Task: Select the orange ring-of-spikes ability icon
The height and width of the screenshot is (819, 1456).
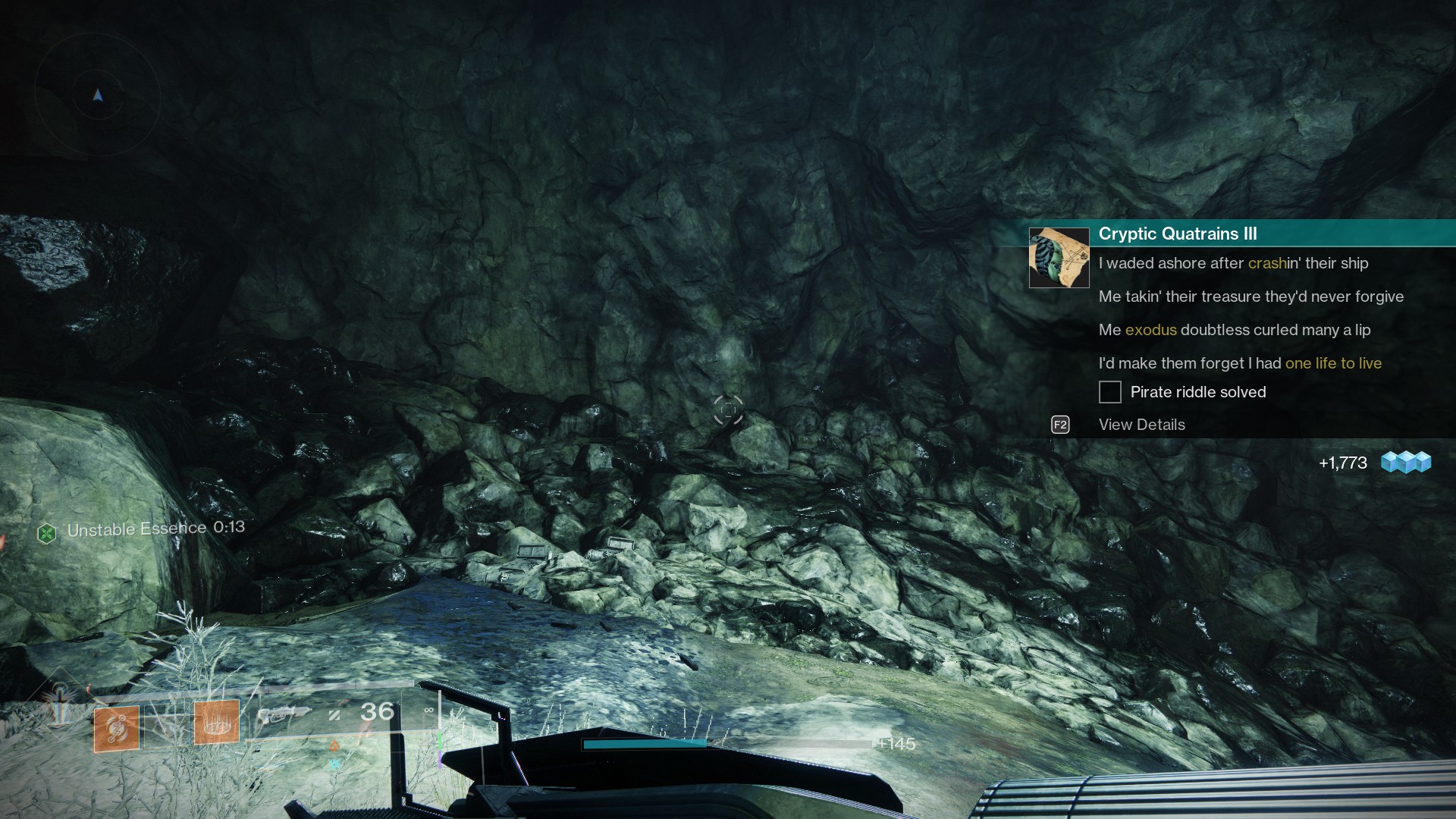Action: pos(217,723)
